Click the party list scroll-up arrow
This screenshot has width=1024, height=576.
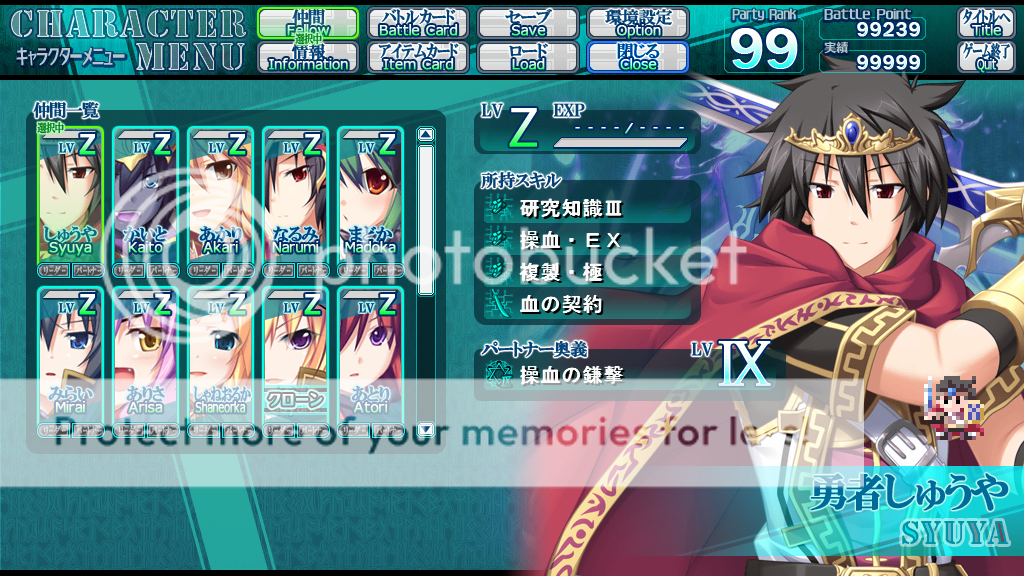tap(425, 135)
